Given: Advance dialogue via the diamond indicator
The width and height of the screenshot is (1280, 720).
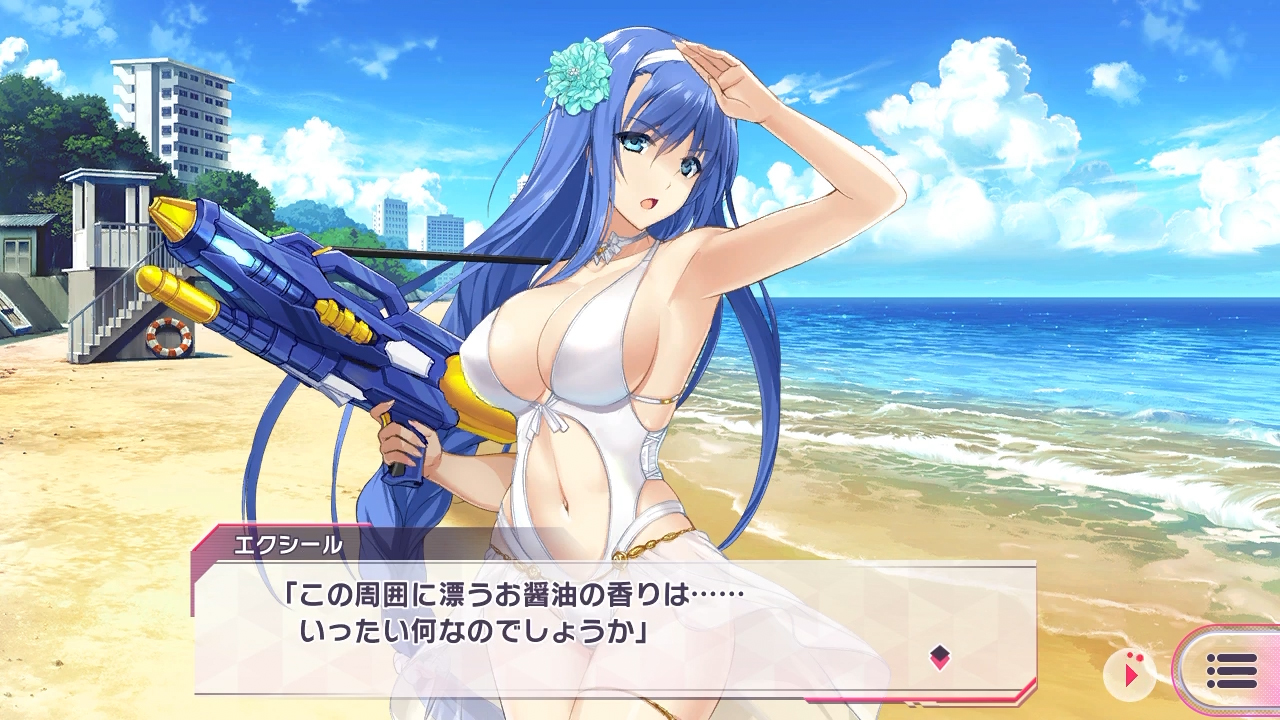Looking at the screenshot, I should pos(939,657).
